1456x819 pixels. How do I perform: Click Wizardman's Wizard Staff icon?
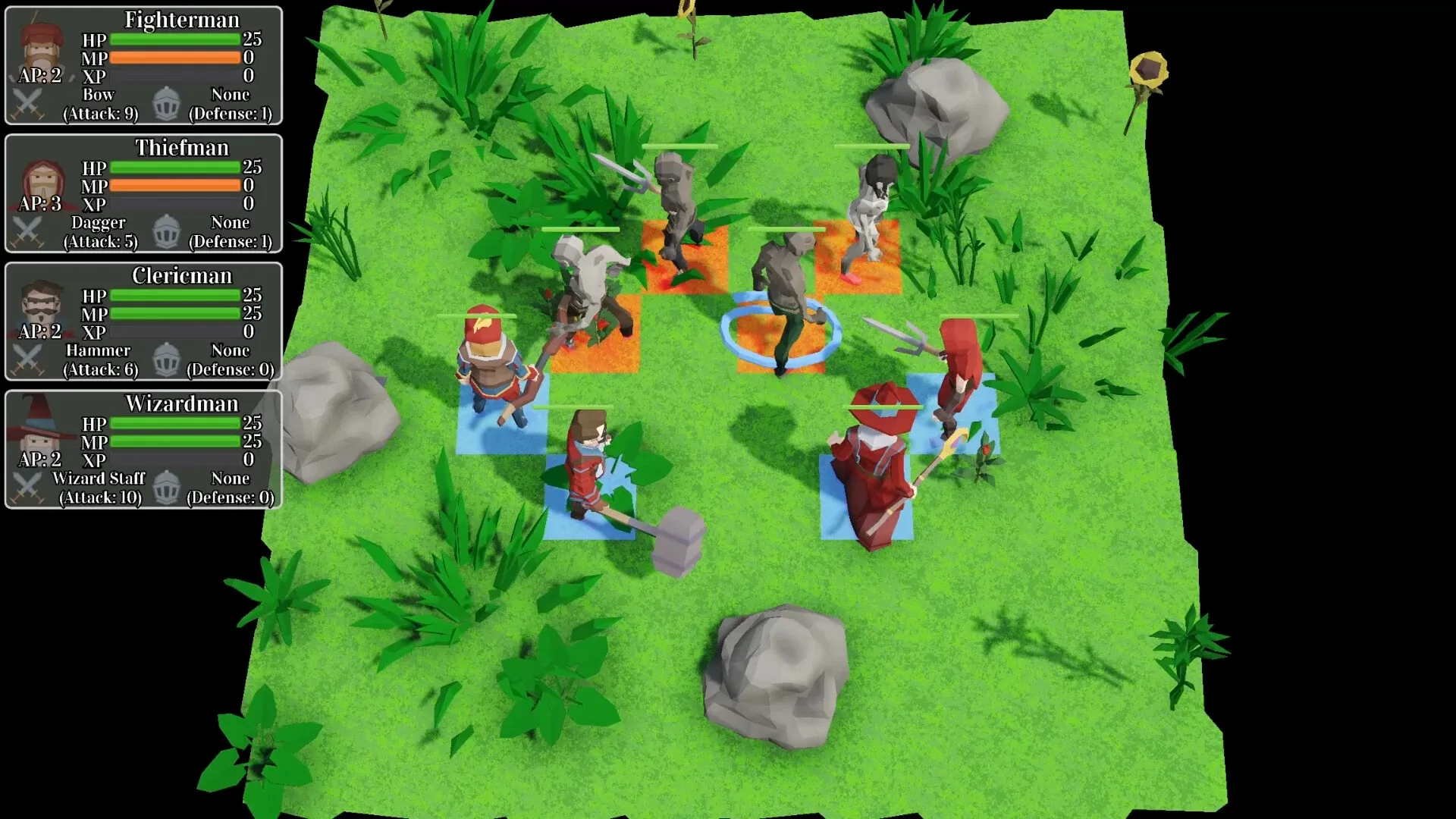28,488
